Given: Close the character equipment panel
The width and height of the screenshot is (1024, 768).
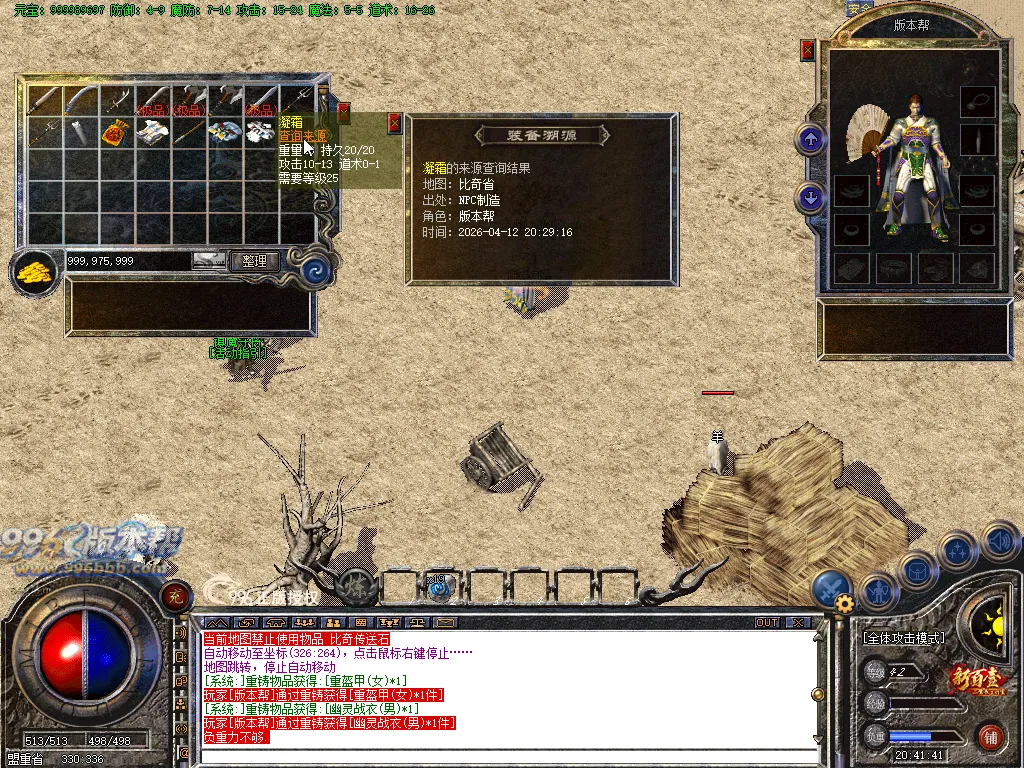Looking at the screenshot, I should pyautogui.click(x=808, y=50).
